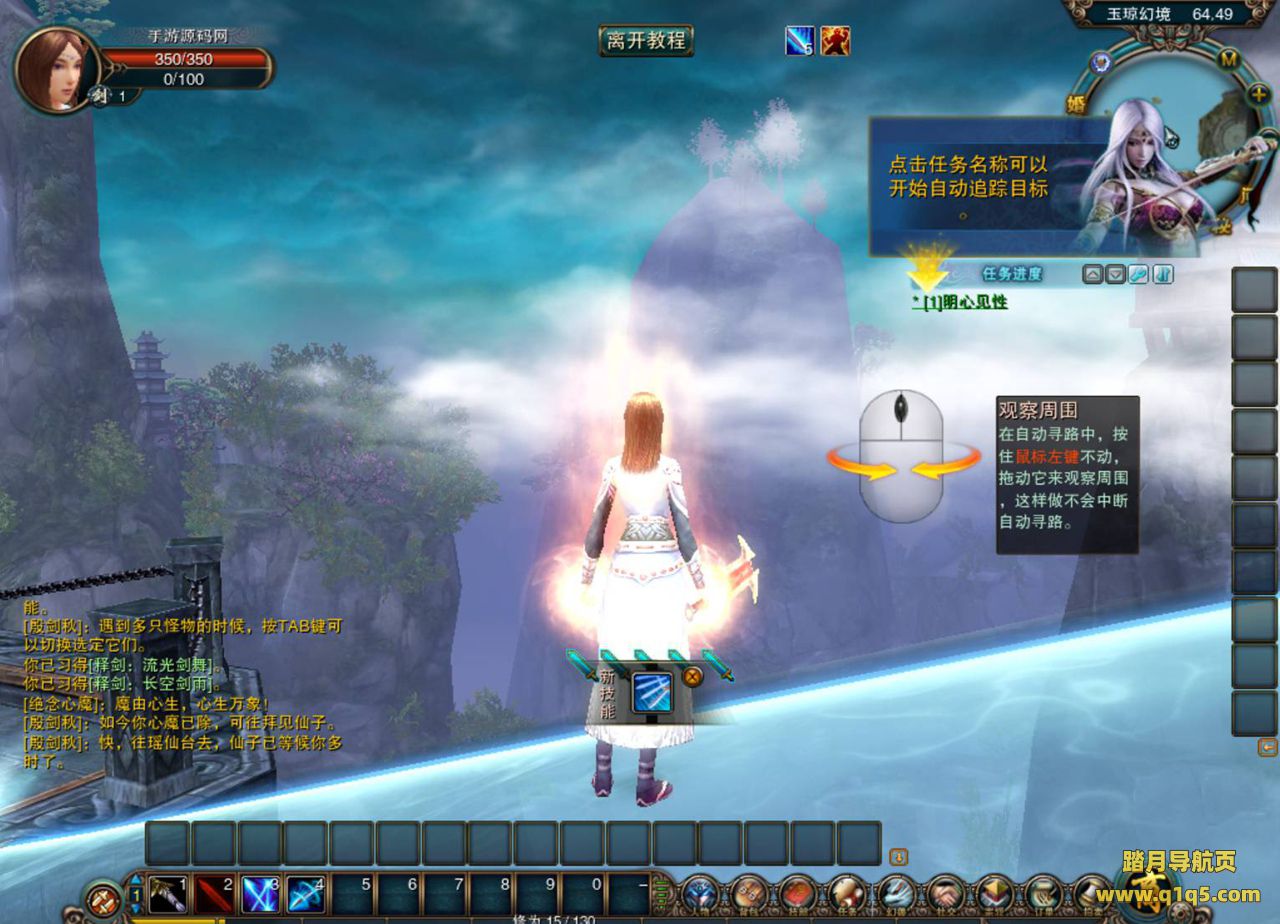Open the map with the M button
Image resolution: width=1280 pixels, height=924 pixels.
coord(1229,59)
